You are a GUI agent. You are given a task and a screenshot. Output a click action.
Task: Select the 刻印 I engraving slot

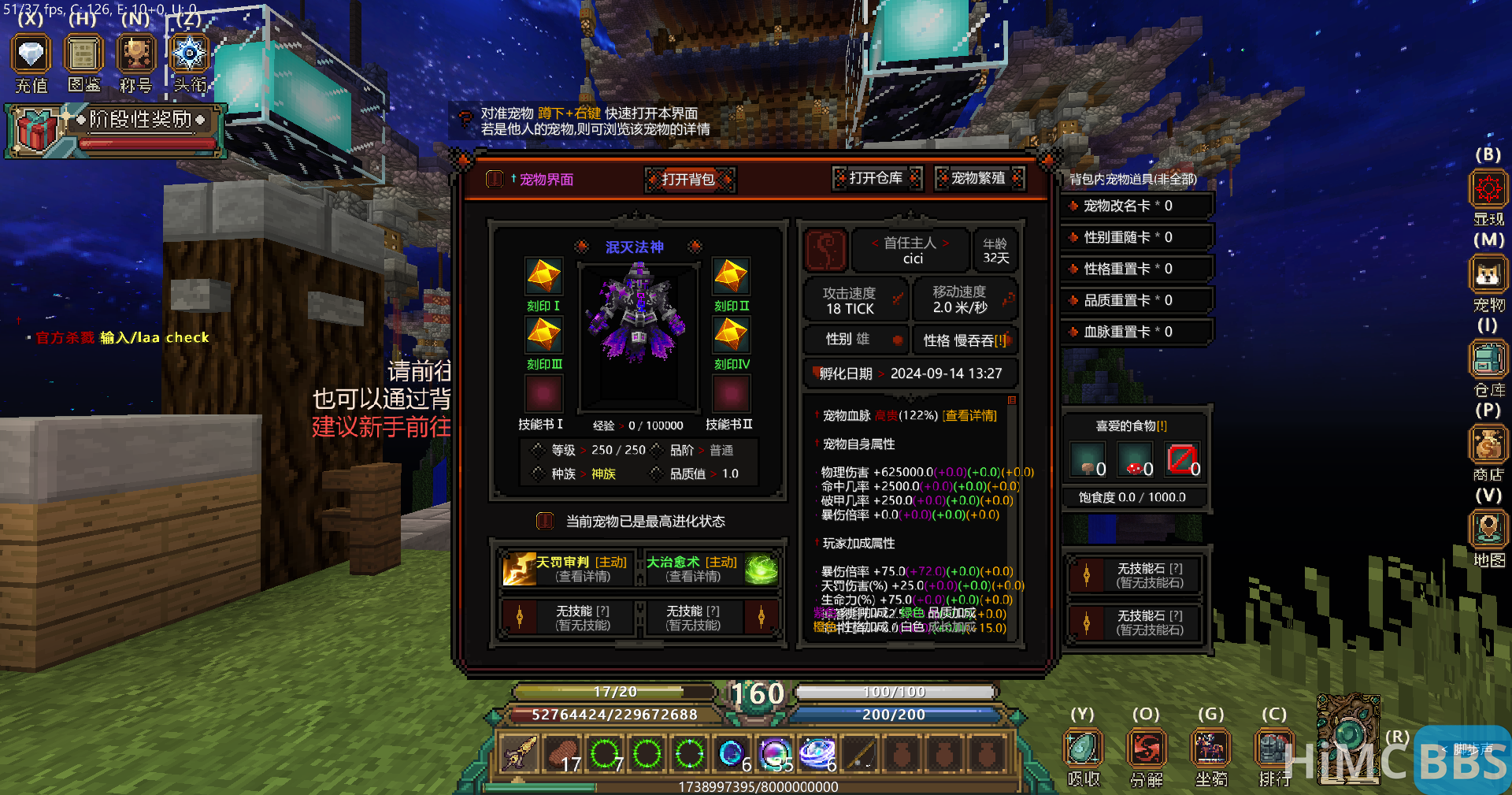[543, 277]
